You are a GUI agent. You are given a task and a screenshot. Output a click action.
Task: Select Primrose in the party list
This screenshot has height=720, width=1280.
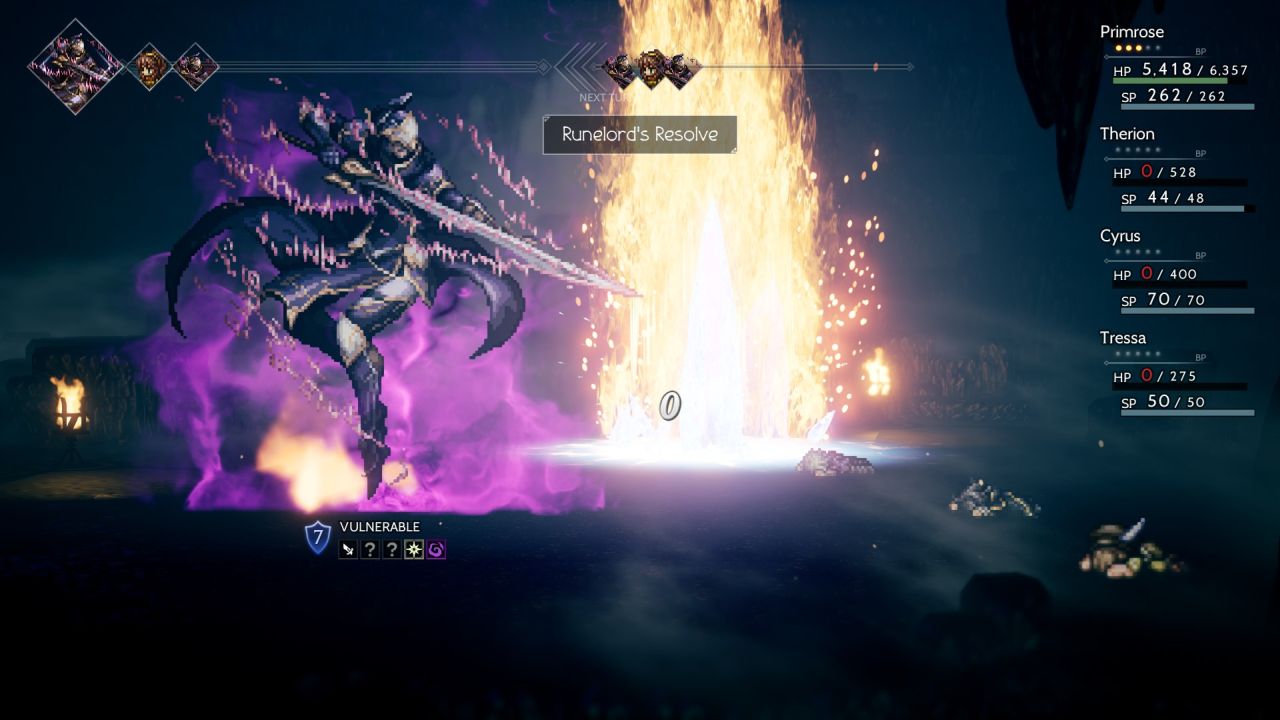tap(1131, 32)
